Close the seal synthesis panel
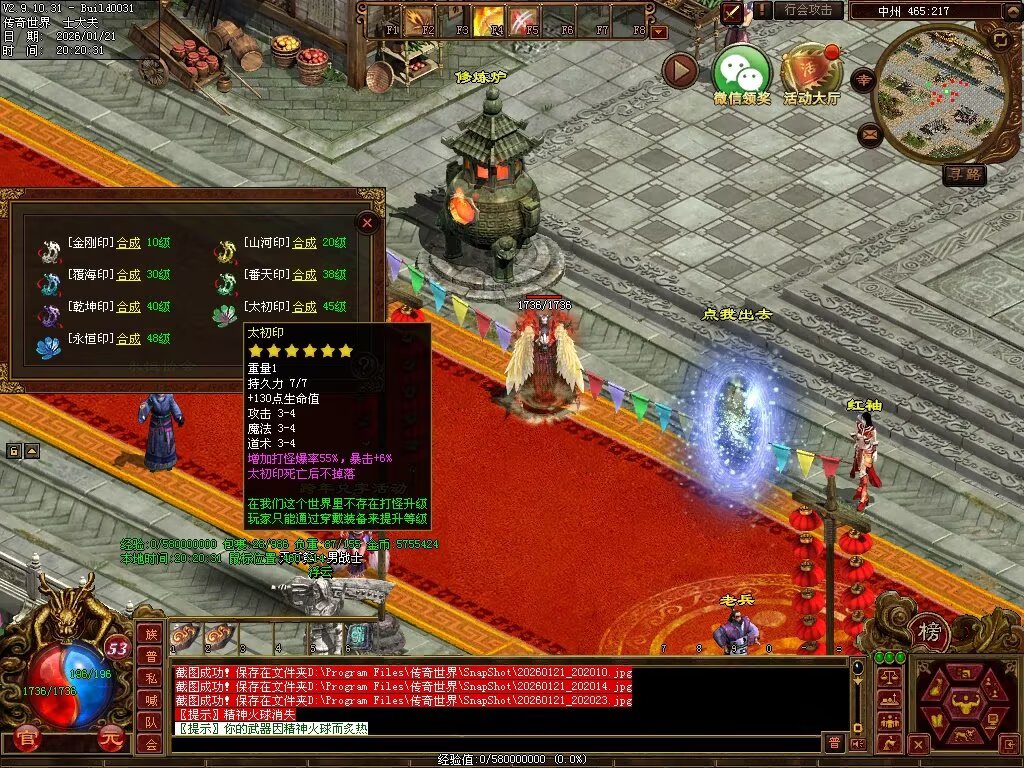The image size is (1024, 768). (x=367, y=222)
